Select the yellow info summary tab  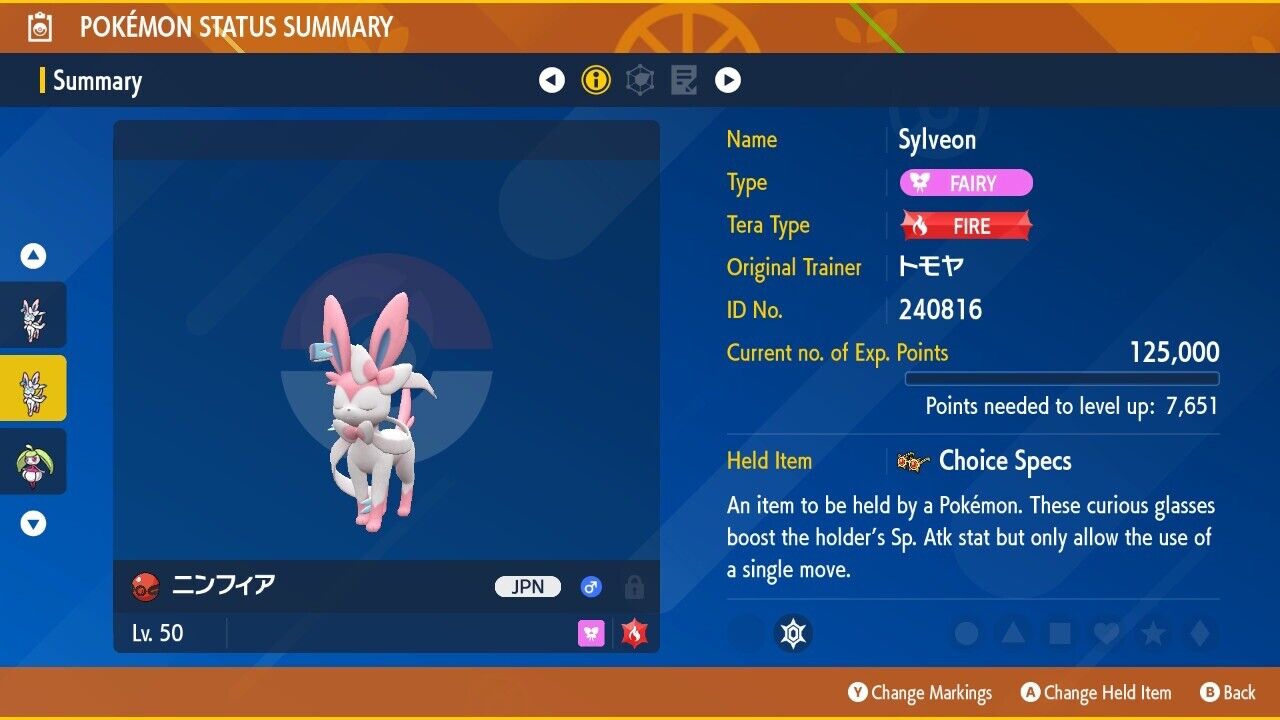(x=596, y=80)
